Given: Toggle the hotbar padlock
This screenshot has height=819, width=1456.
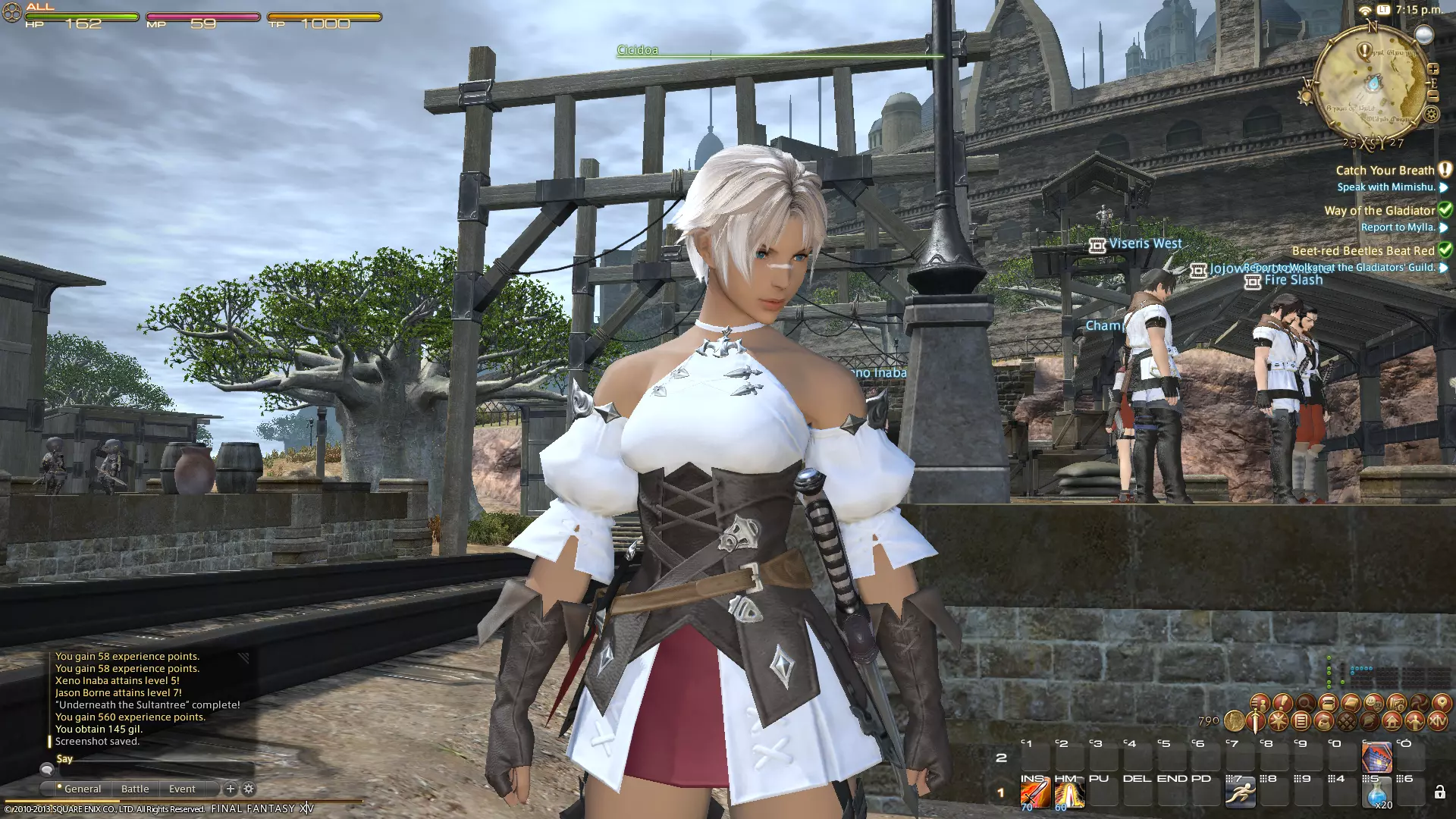Looking at the screenshot, I should click(1439, 792).
